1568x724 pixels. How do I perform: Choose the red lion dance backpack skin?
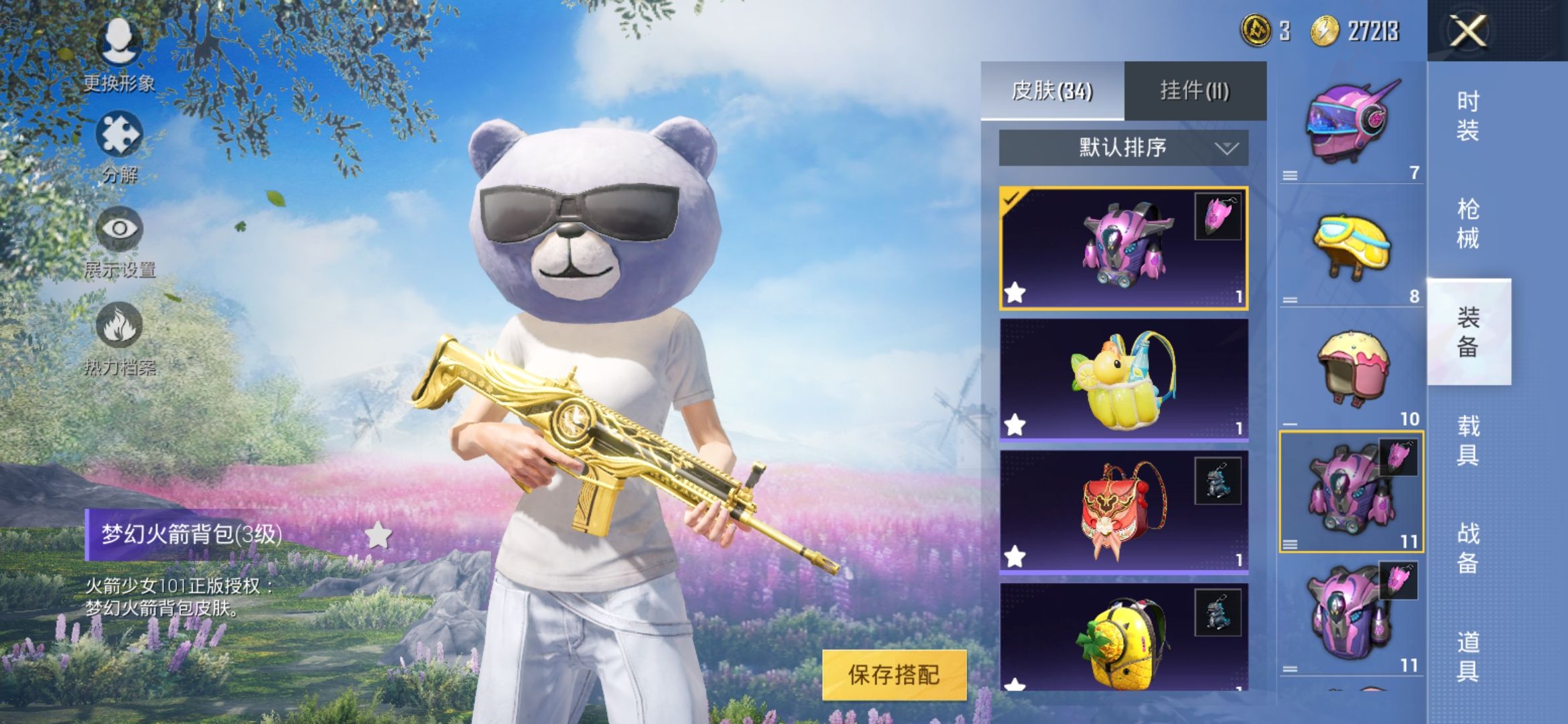click(1123, 511)
